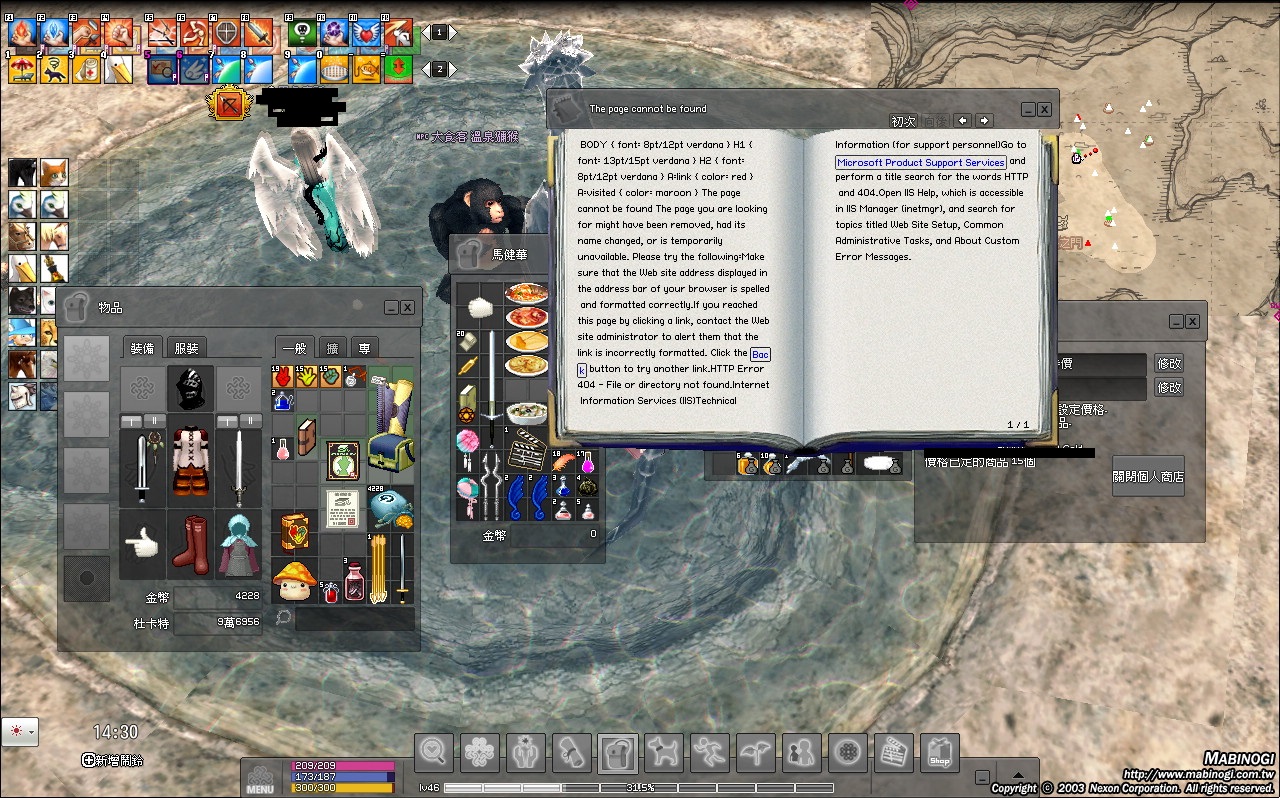Click 關閉個人商店 to close the personal shop
Screen dimensions: 1280x798
(x=1148, y=477)
